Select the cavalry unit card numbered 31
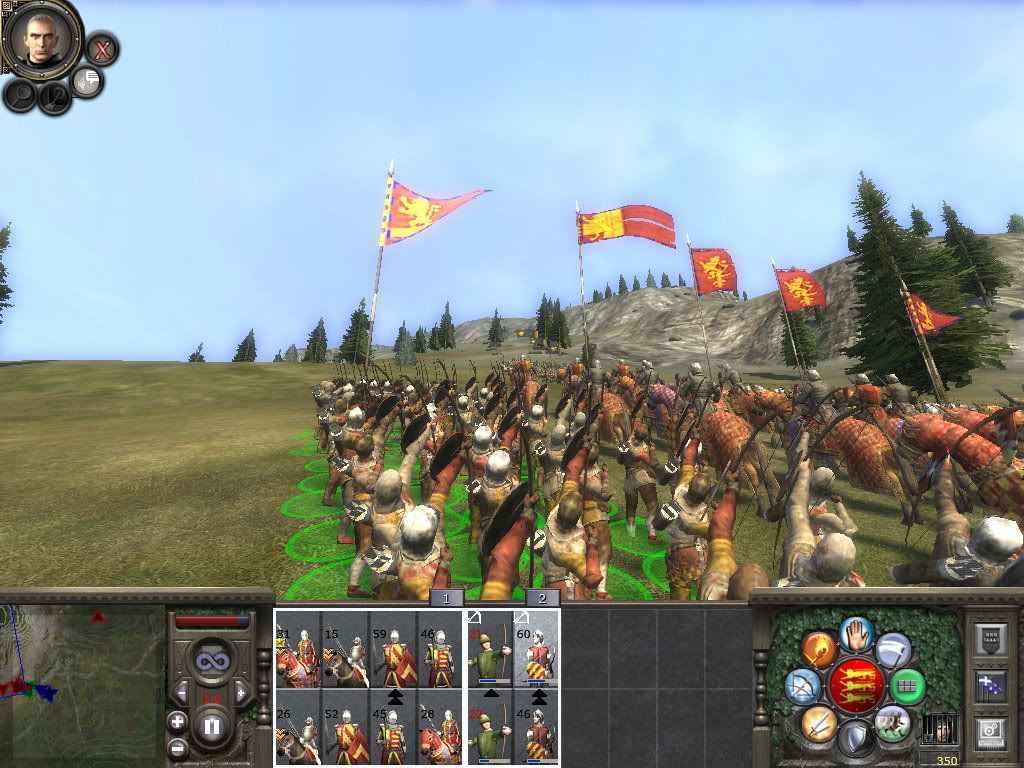Screen dimensions: 1024x768 pos(298,649)
